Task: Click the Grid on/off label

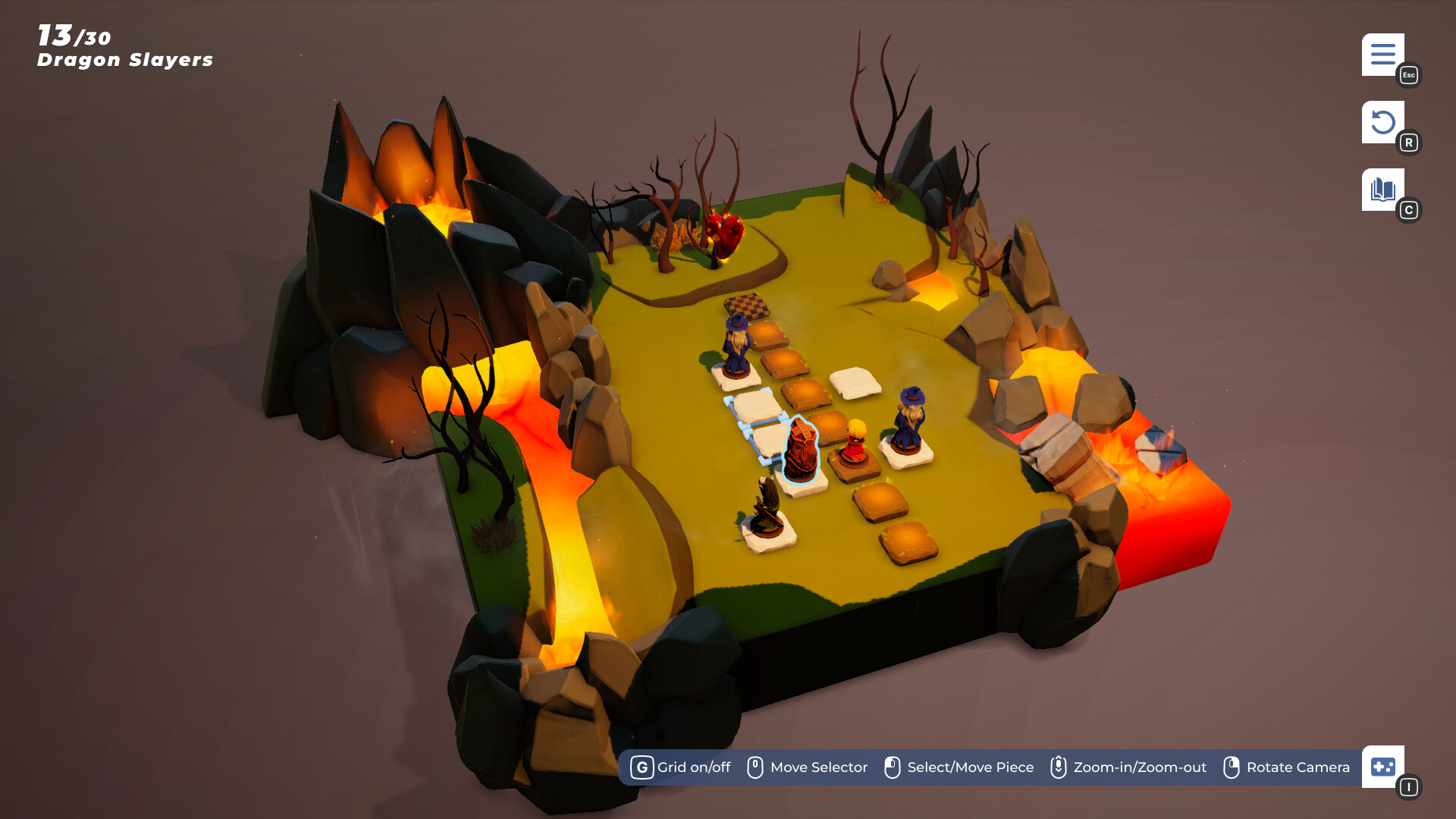Action: click(692, 767)
